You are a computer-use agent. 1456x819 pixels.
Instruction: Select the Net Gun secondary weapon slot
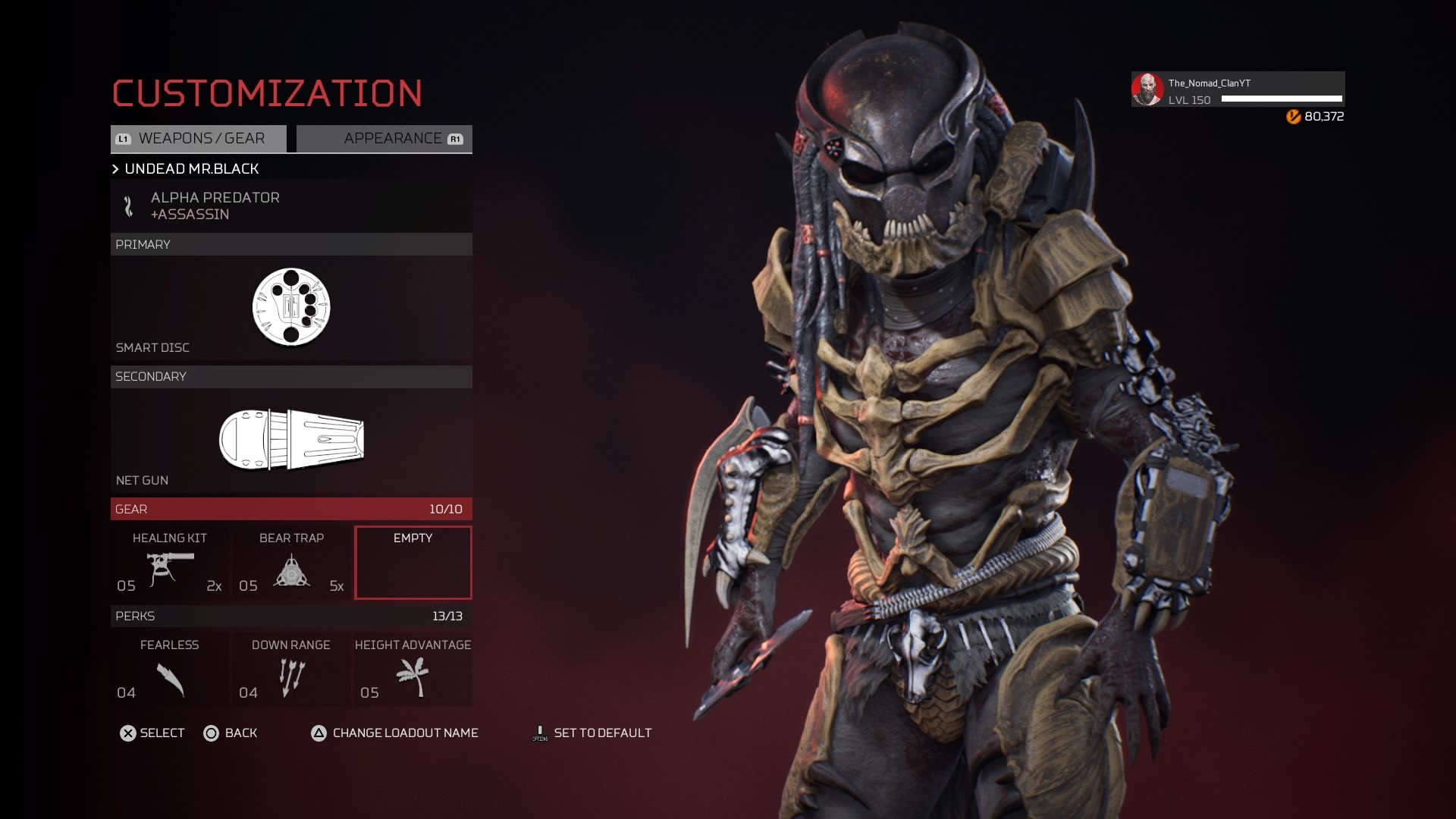point(291,441)
